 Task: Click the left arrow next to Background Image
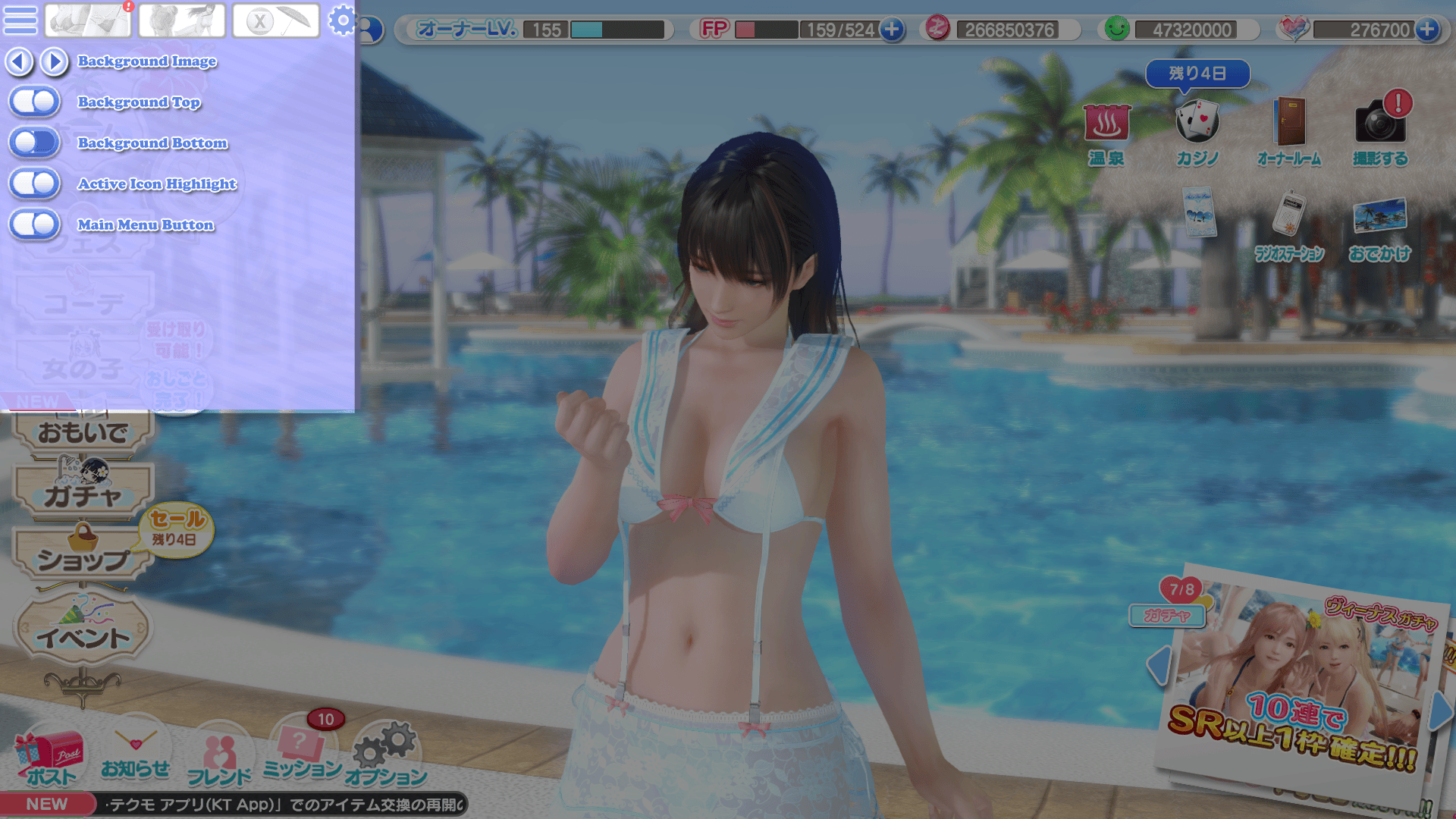[19, 61]
